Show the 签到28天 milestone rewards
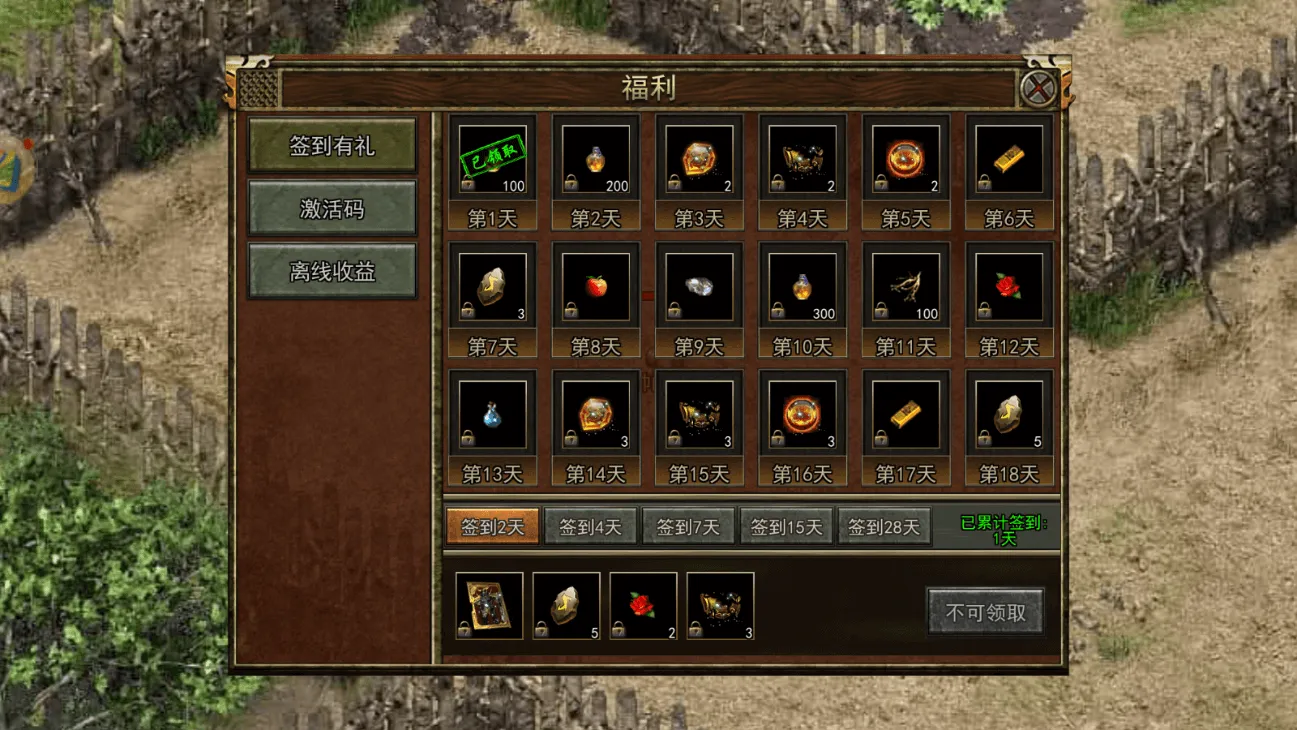Image resolution: width=1297 pixels, height=730 pixels. coord(884,526)
